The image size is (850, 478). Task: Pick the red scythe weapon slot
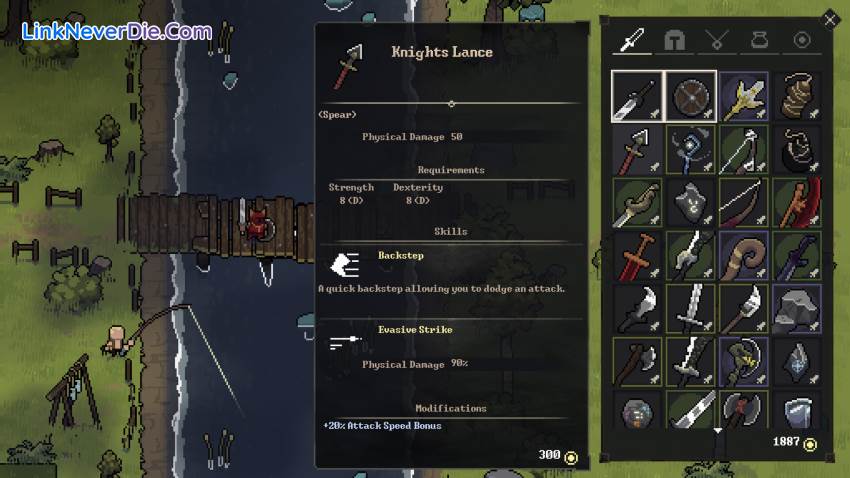(796, 202)
